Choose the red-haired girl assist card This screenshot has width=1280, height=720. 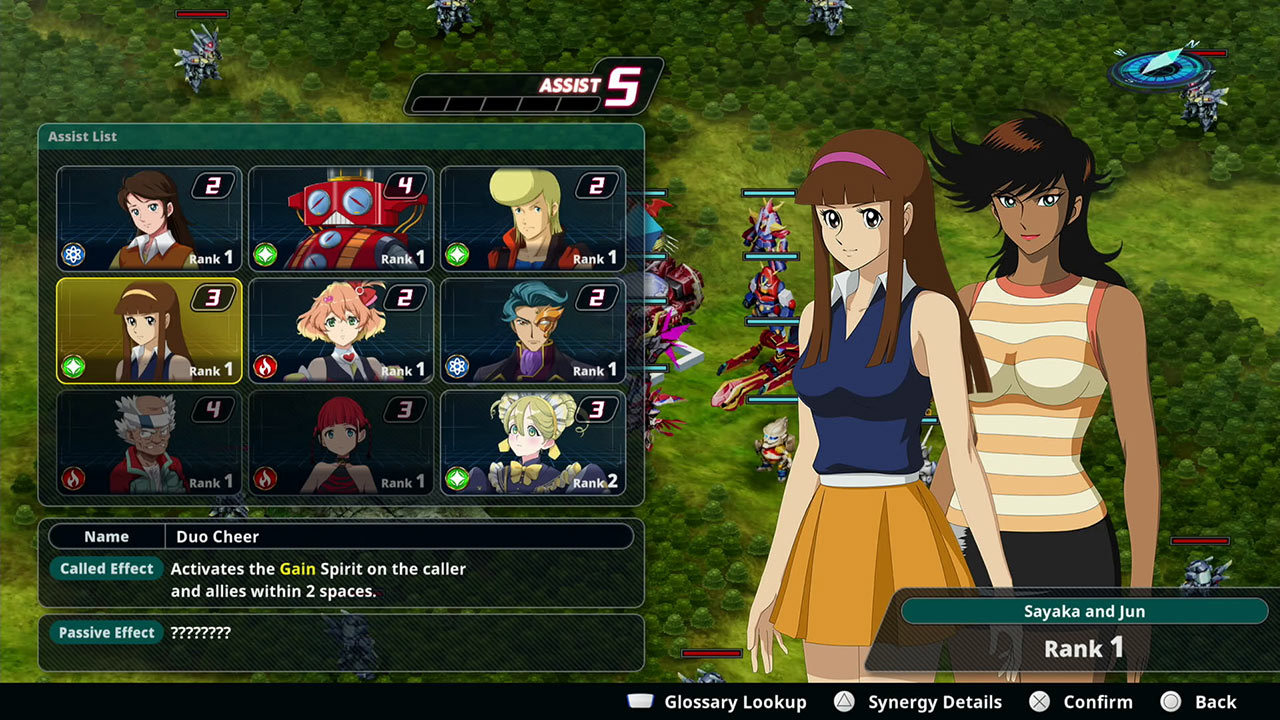341,443
